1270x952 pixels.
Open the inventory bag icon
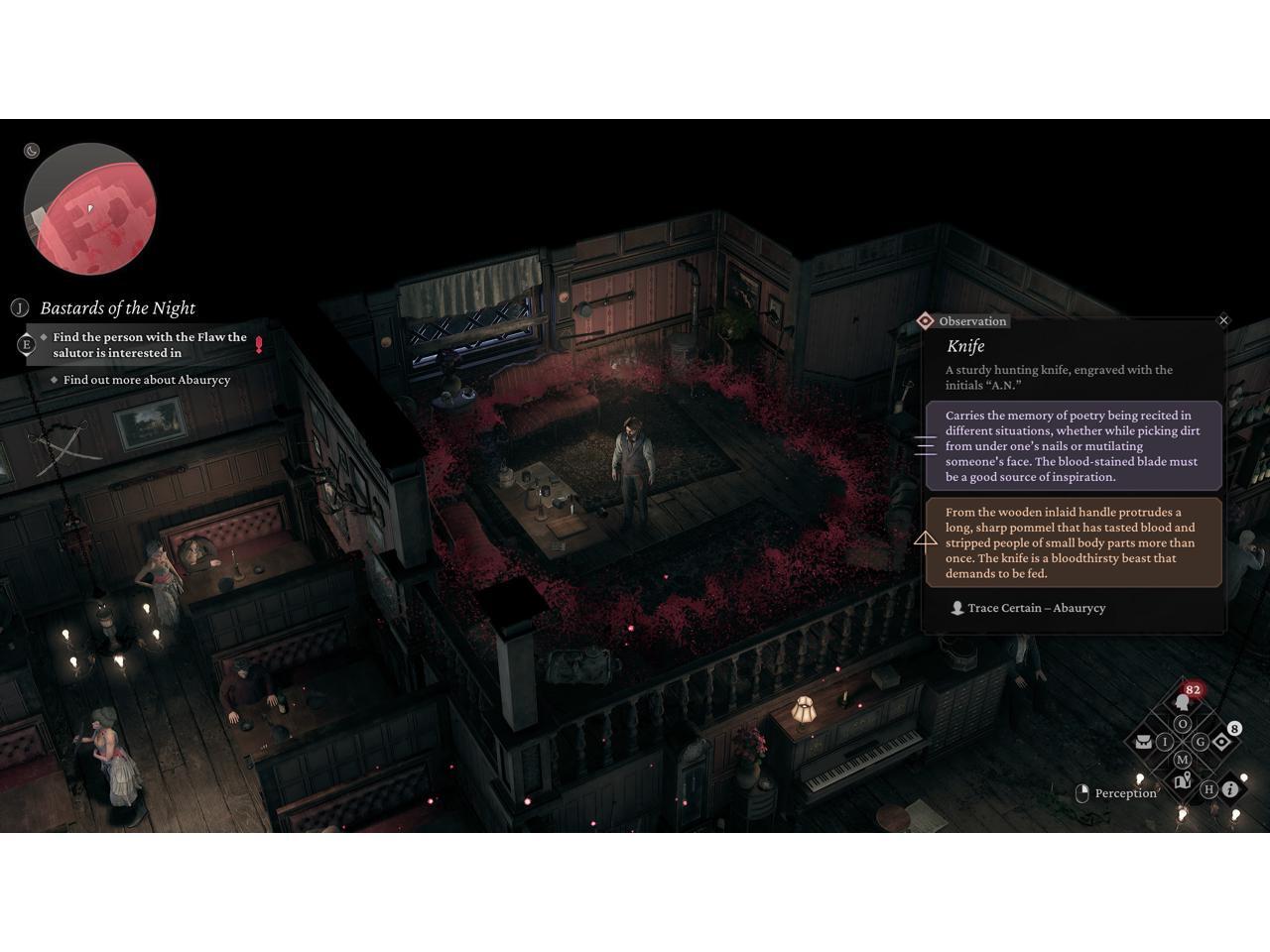1143,742
